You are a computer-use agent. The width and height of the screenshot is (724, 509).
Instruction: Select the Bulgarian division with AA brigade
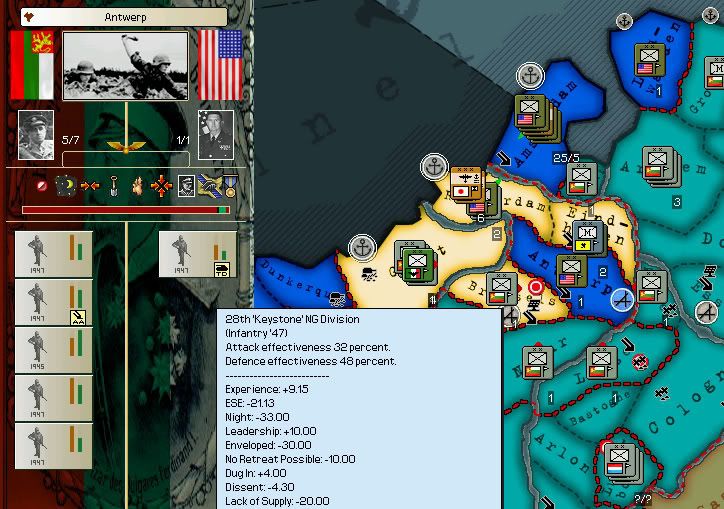coord(53,303)
